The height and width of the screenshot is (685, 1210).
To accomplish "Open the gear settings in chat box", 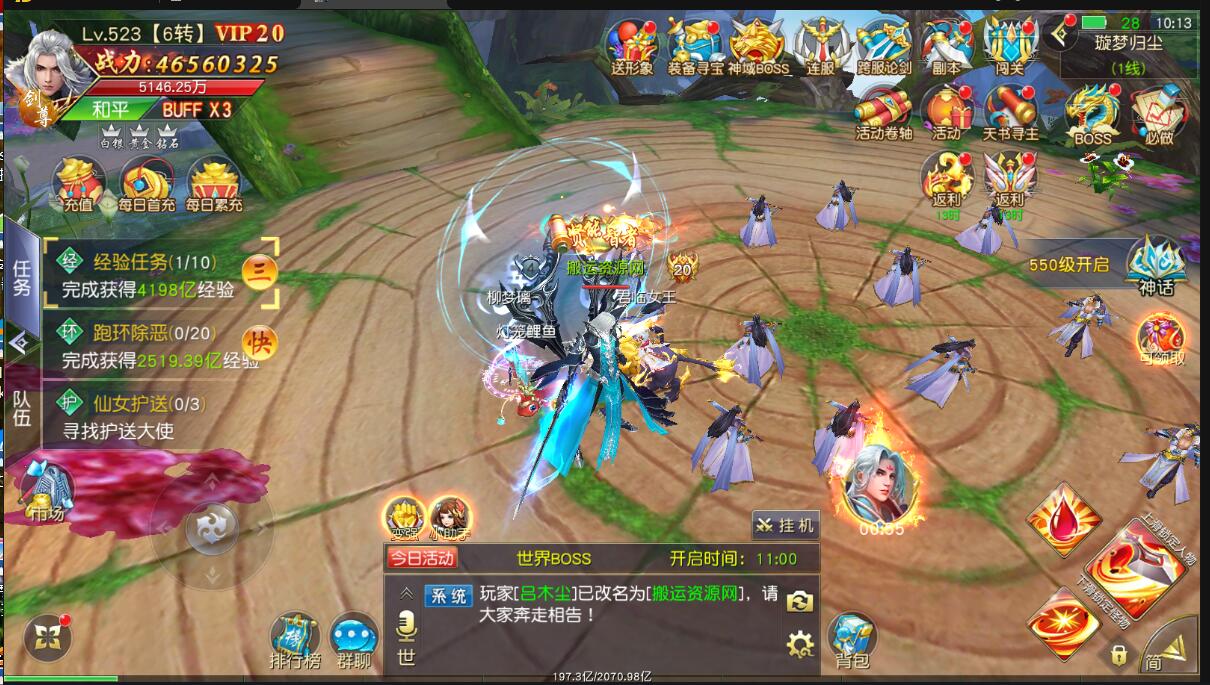I will [800, 644].
